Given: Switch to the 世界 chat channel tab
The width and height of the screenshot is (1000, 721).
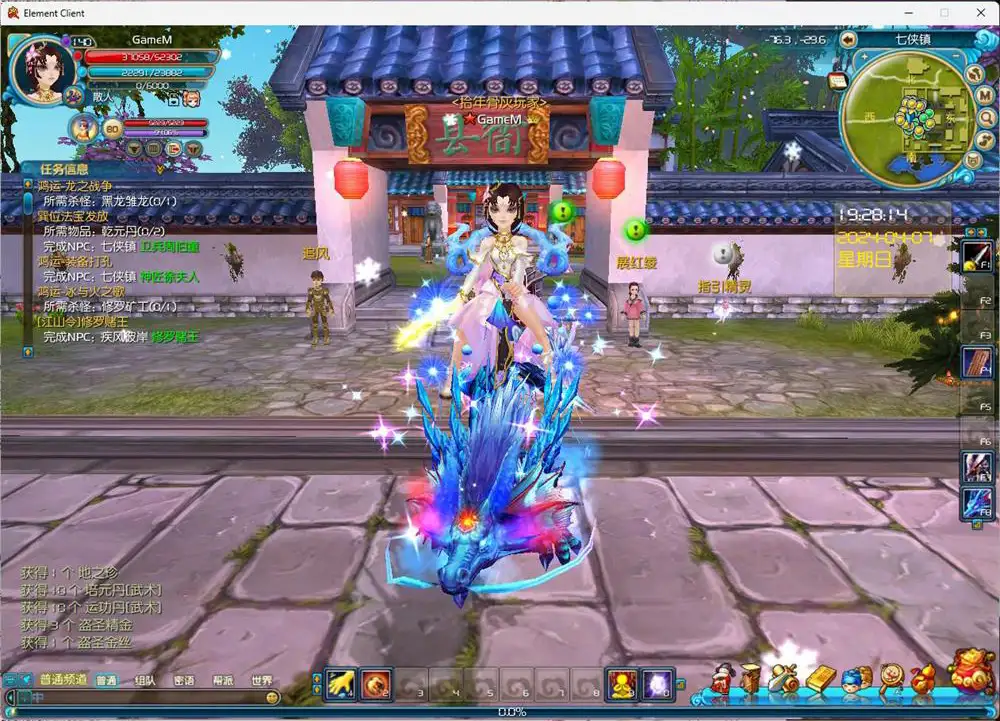Looking at the screenshot, I should [x=262, y=681].
